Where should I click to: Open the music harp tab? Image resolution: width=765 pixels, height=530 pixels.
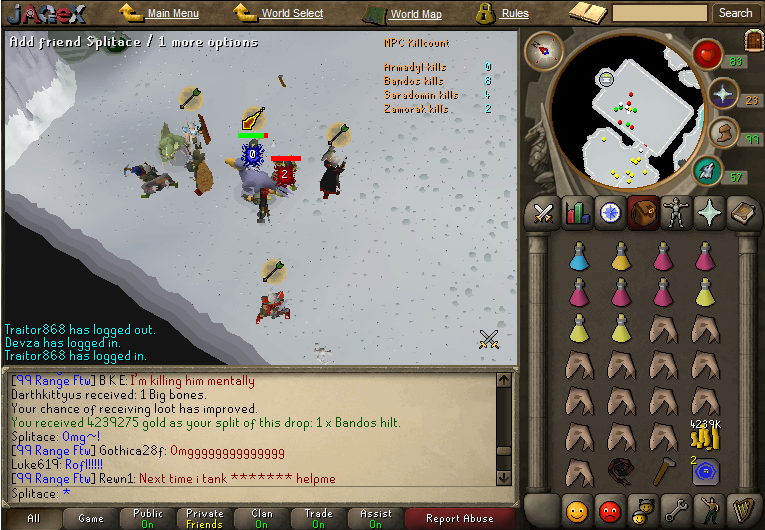pos(741,510)
